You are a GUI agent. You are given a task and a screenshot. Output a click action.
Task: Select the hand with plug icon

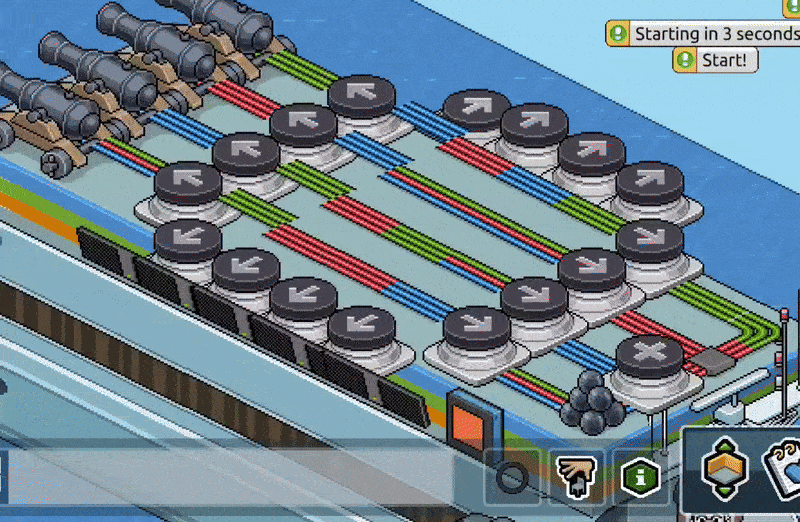(576, 476)
